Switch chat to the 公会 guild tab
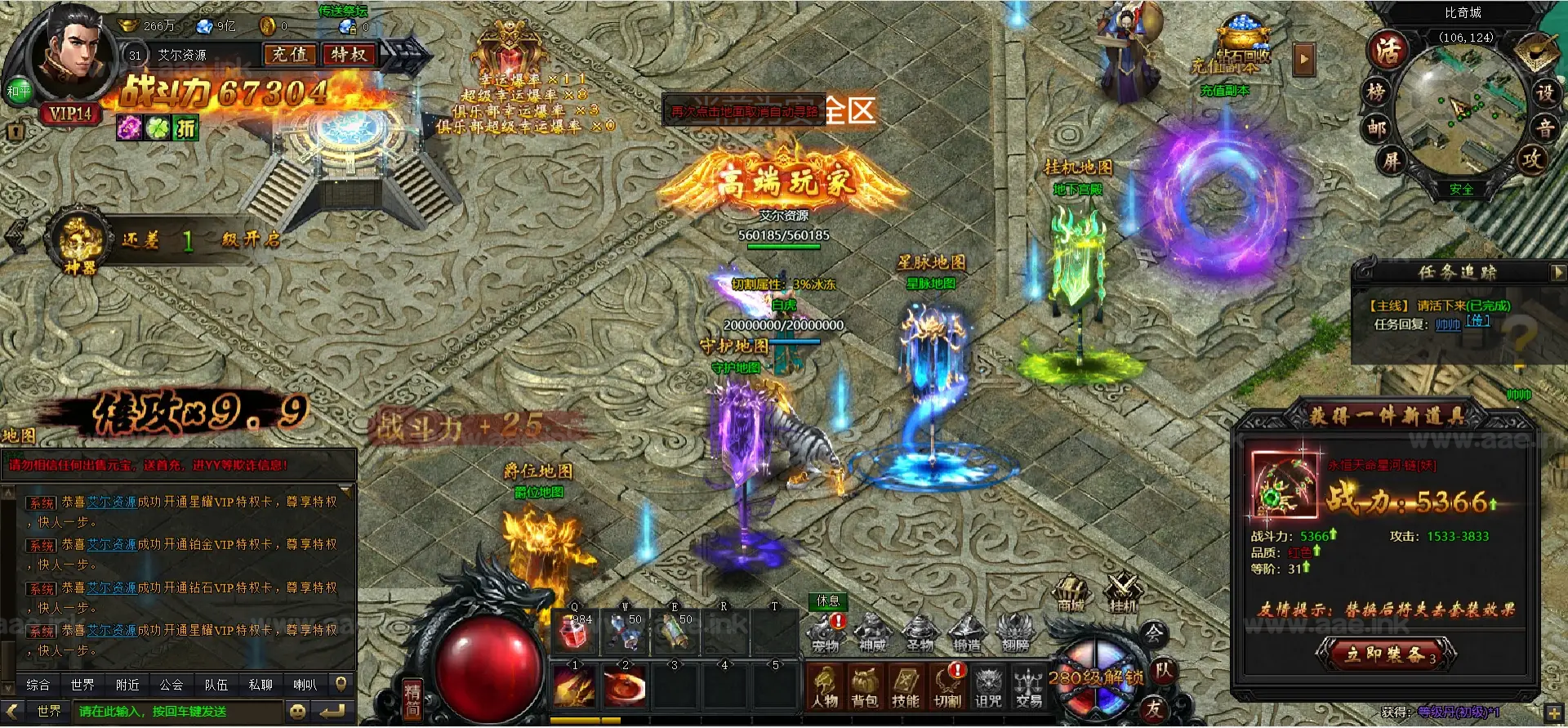Viewport: 1568px width, 728px height. [171, 685]
